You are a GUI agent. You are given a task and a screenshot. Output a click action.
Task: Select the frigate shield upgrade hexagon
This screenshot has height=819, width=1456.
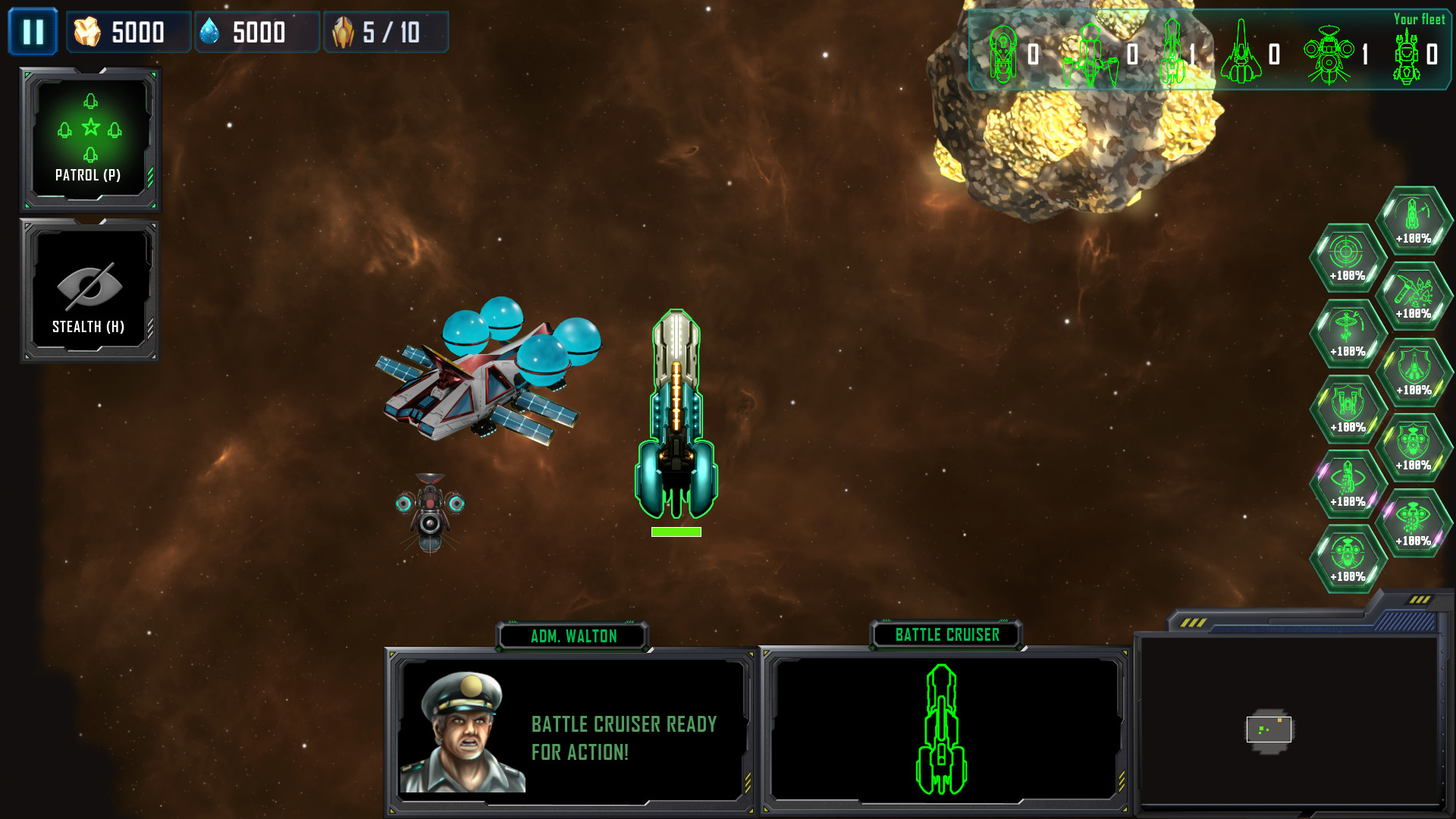1414,369
